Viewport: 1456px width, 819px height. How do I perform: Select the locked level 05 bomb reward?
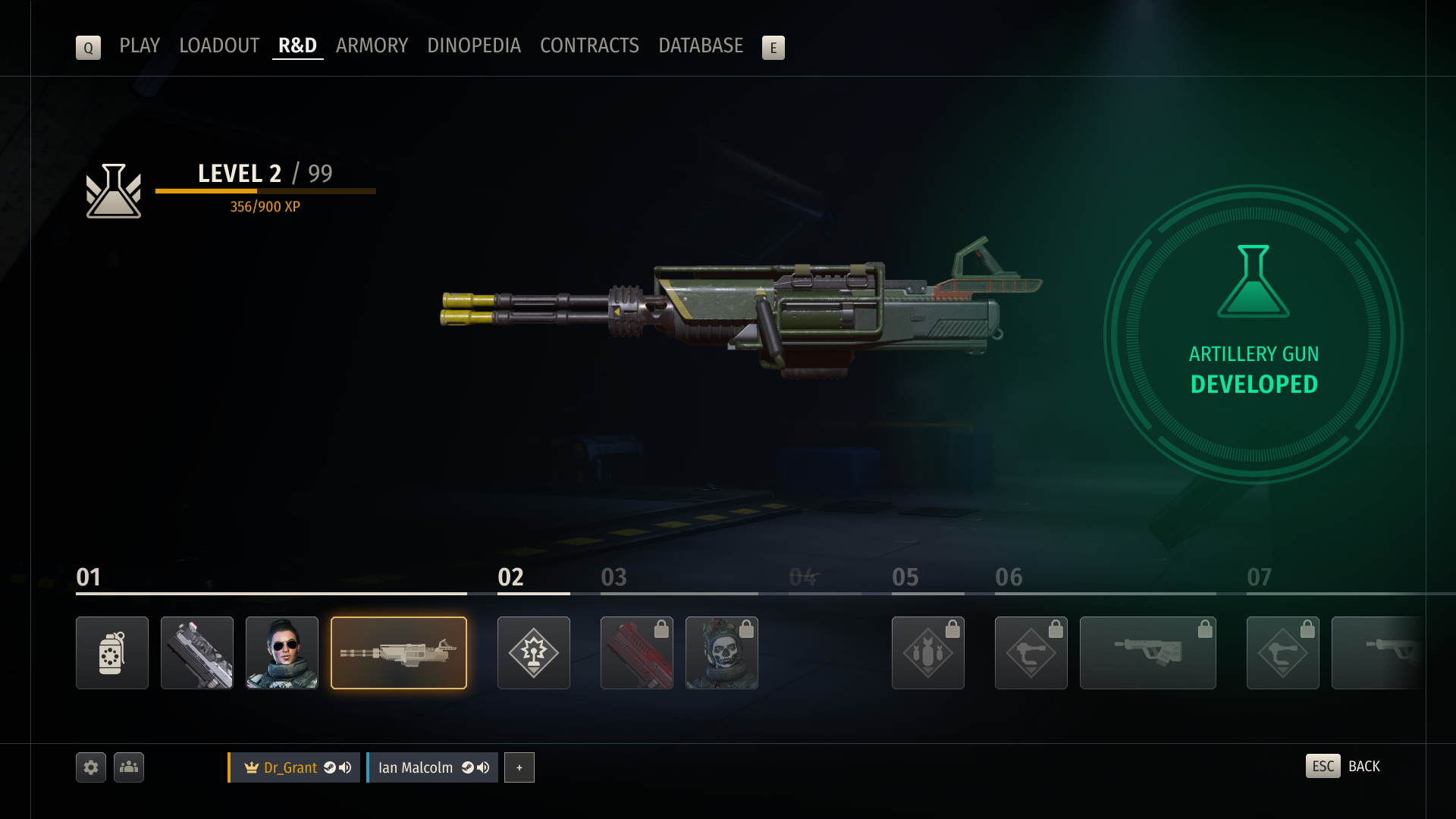[x=928, y=653]
